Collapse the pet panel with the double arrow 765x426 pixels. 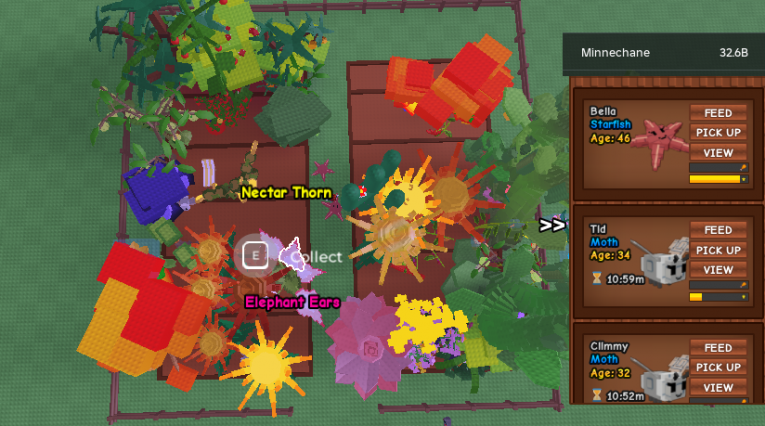[x=552, y=225]
